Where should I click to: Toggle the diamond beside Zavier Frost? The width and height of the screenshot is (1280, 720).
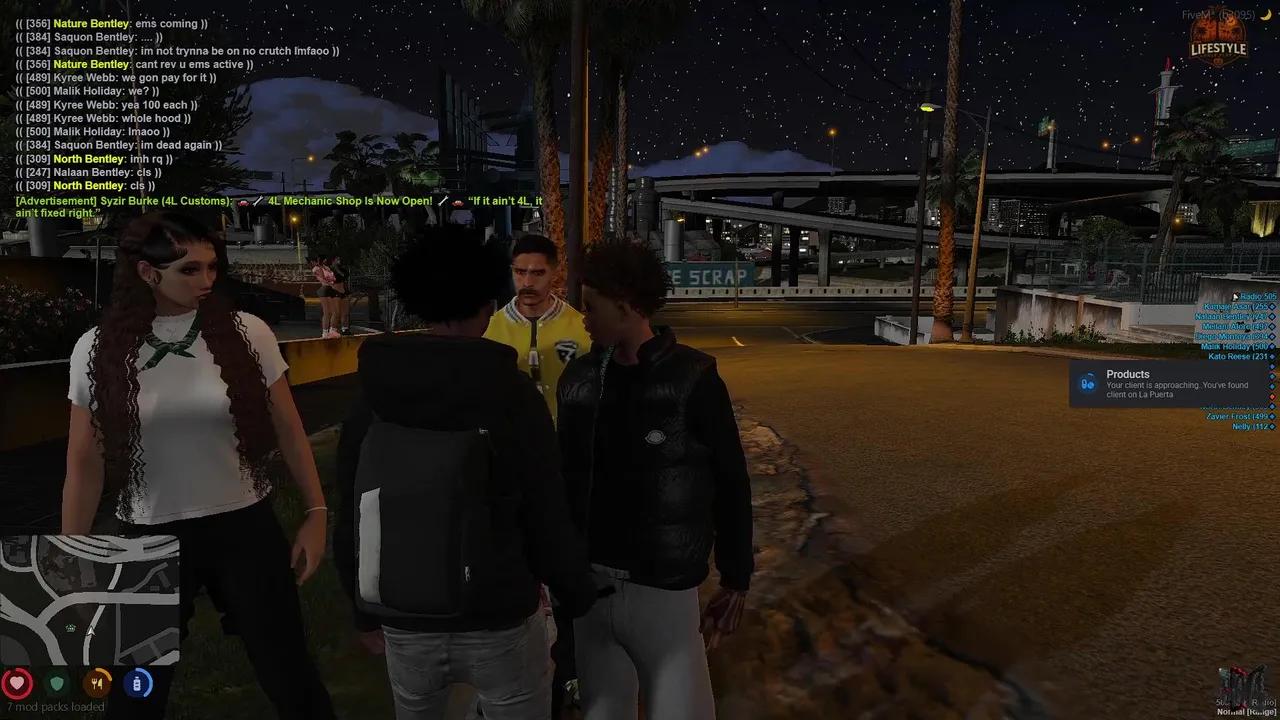(x=1272, y=416)
